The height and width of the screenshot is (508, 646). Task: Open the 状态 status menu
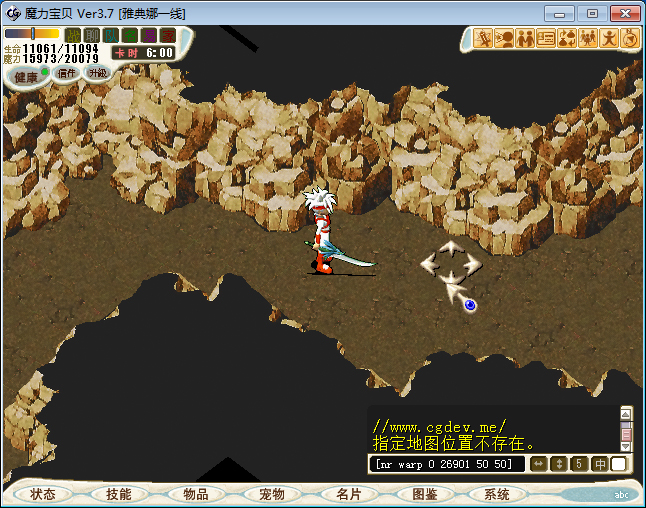point(43,494)
